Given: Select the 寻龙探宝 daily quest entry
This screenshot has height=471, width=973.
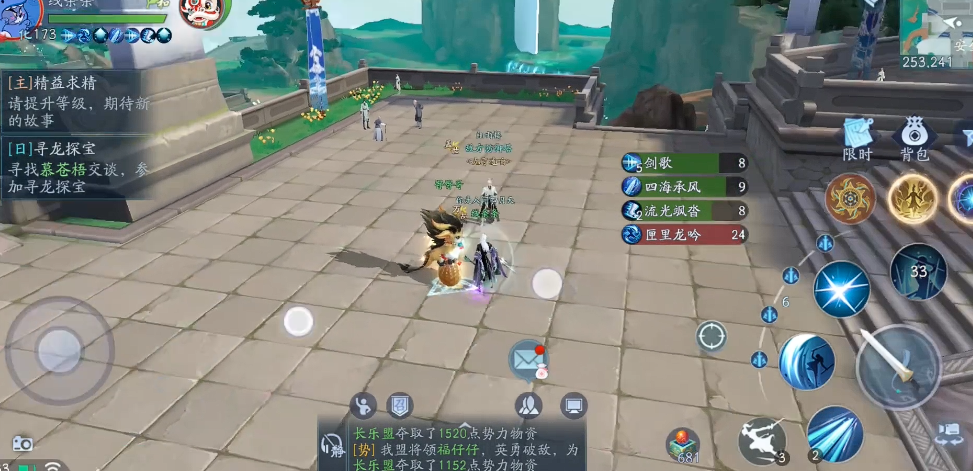Looking at the screenshot, I should [x=77, y=168].
